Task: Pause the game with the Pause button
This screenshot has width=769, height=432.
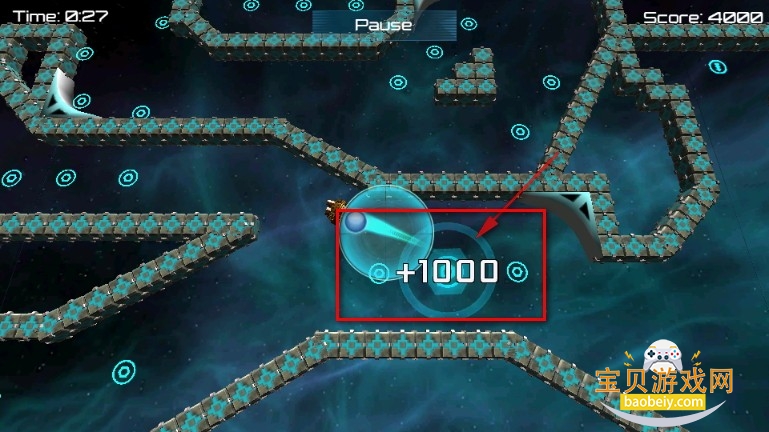Action: (383, 23)
